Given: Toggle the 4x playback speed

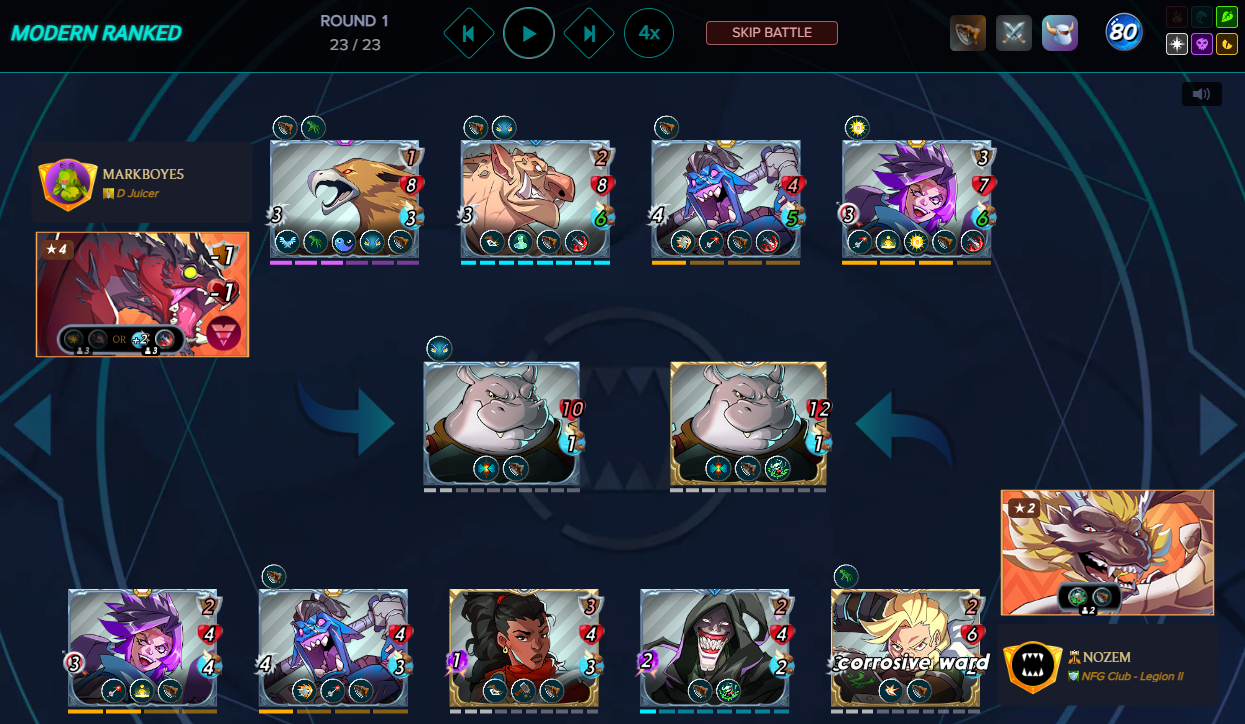Looking at the screenshot, I should coord(649,33).
